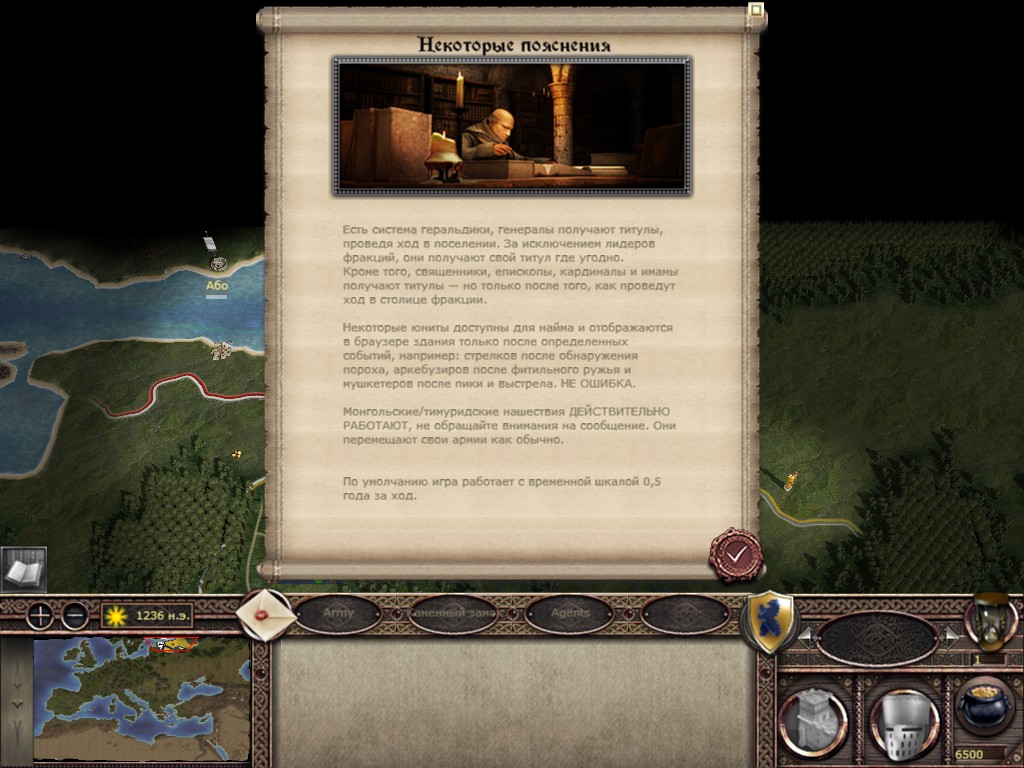End the turn with the hourglass button
This screenshot has height=768, width=1024.
989,621
